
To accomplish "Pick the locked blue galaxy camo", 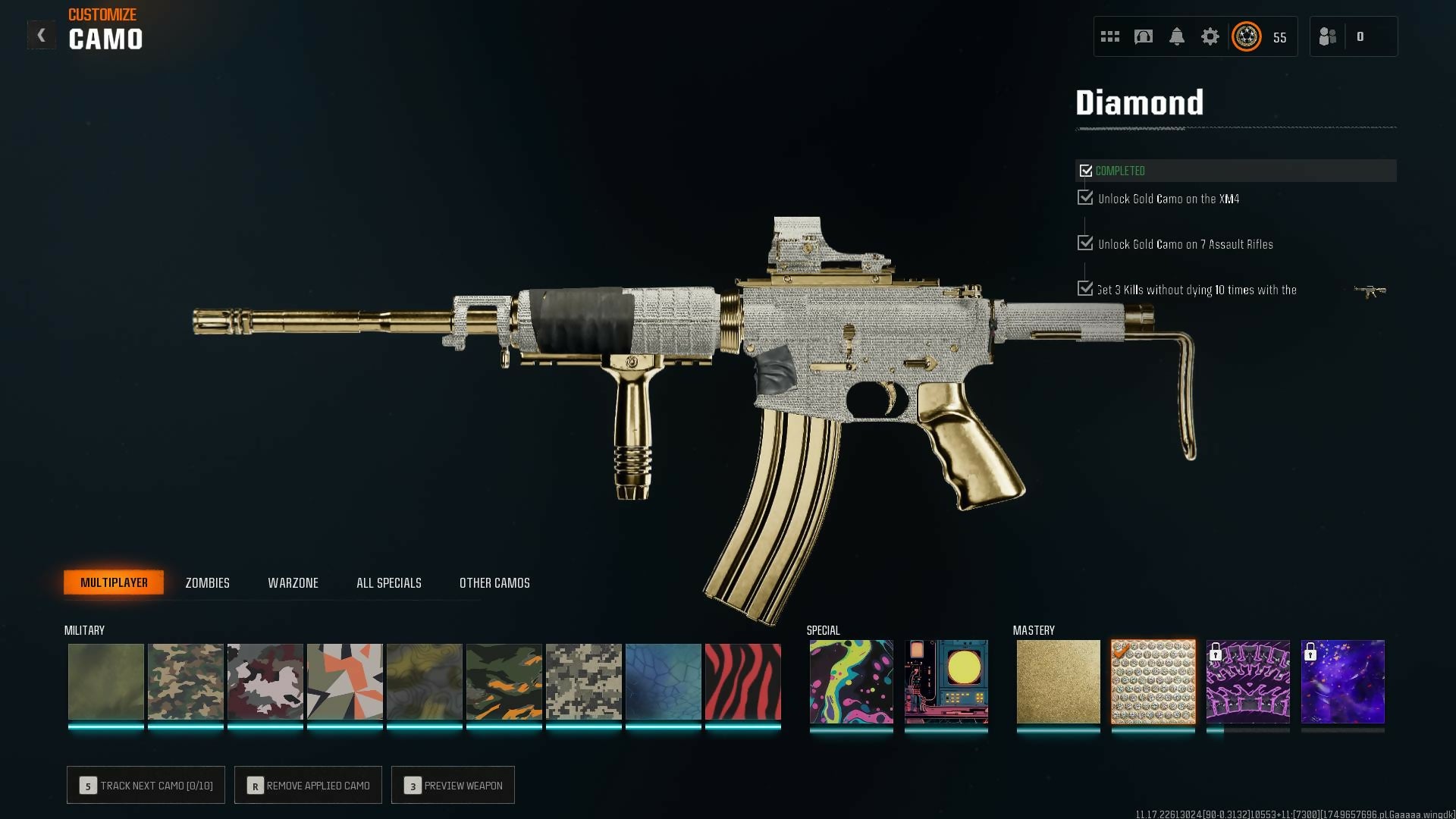I will (1342, 682).
